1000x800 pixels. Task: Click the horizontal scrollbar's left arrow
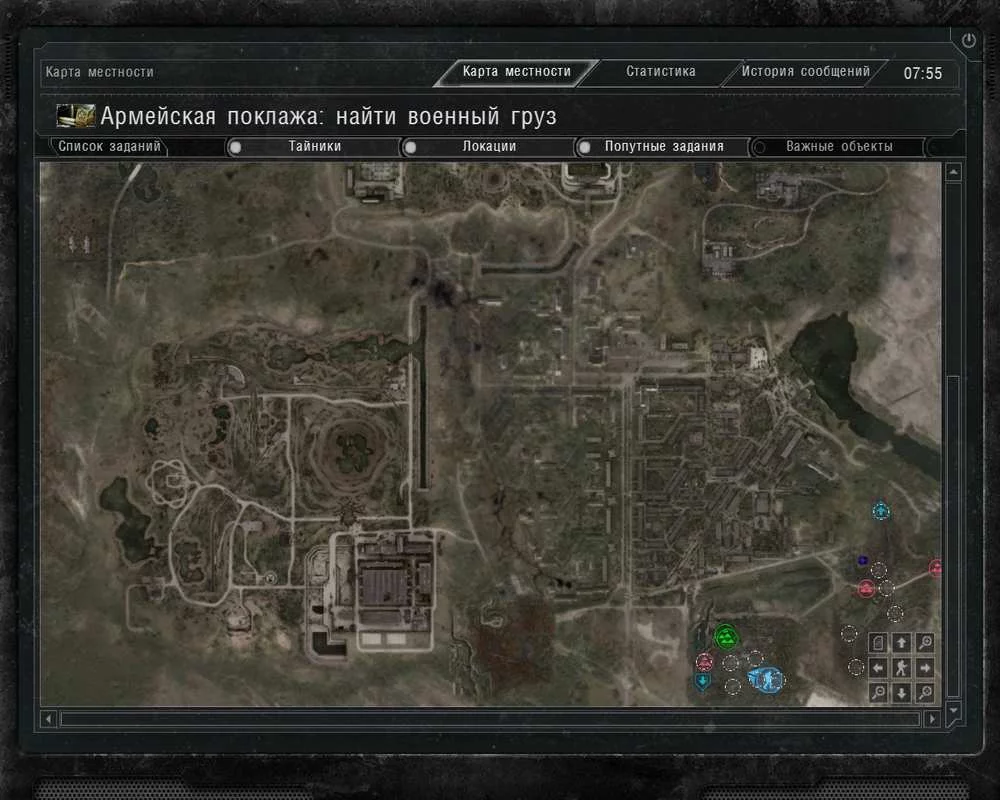[49, 718]
